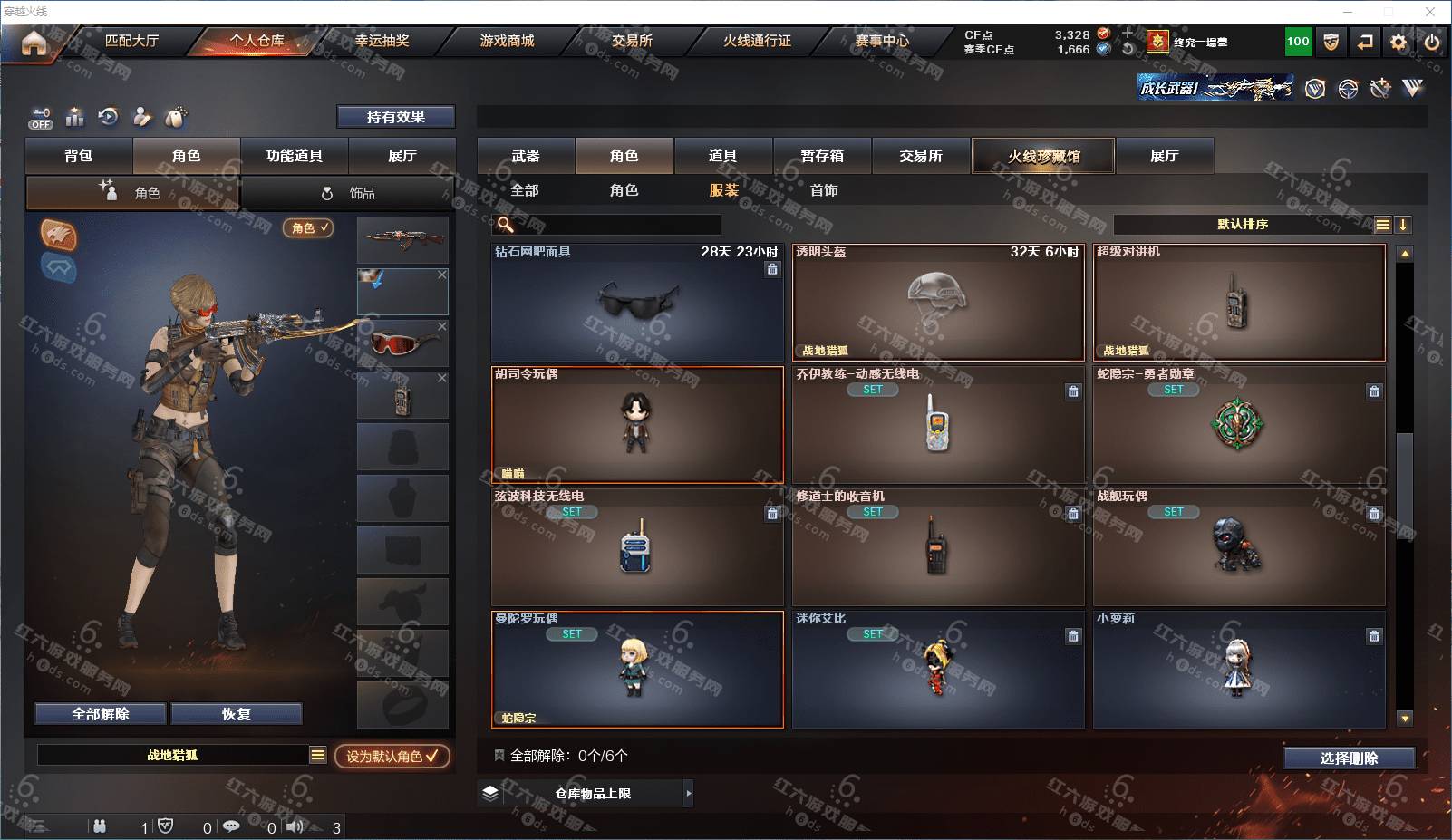The height and width of the screenshot is (840, 1452).
Task: Open the 匹配大厅 lobby menu
Action: coord(131,41)
